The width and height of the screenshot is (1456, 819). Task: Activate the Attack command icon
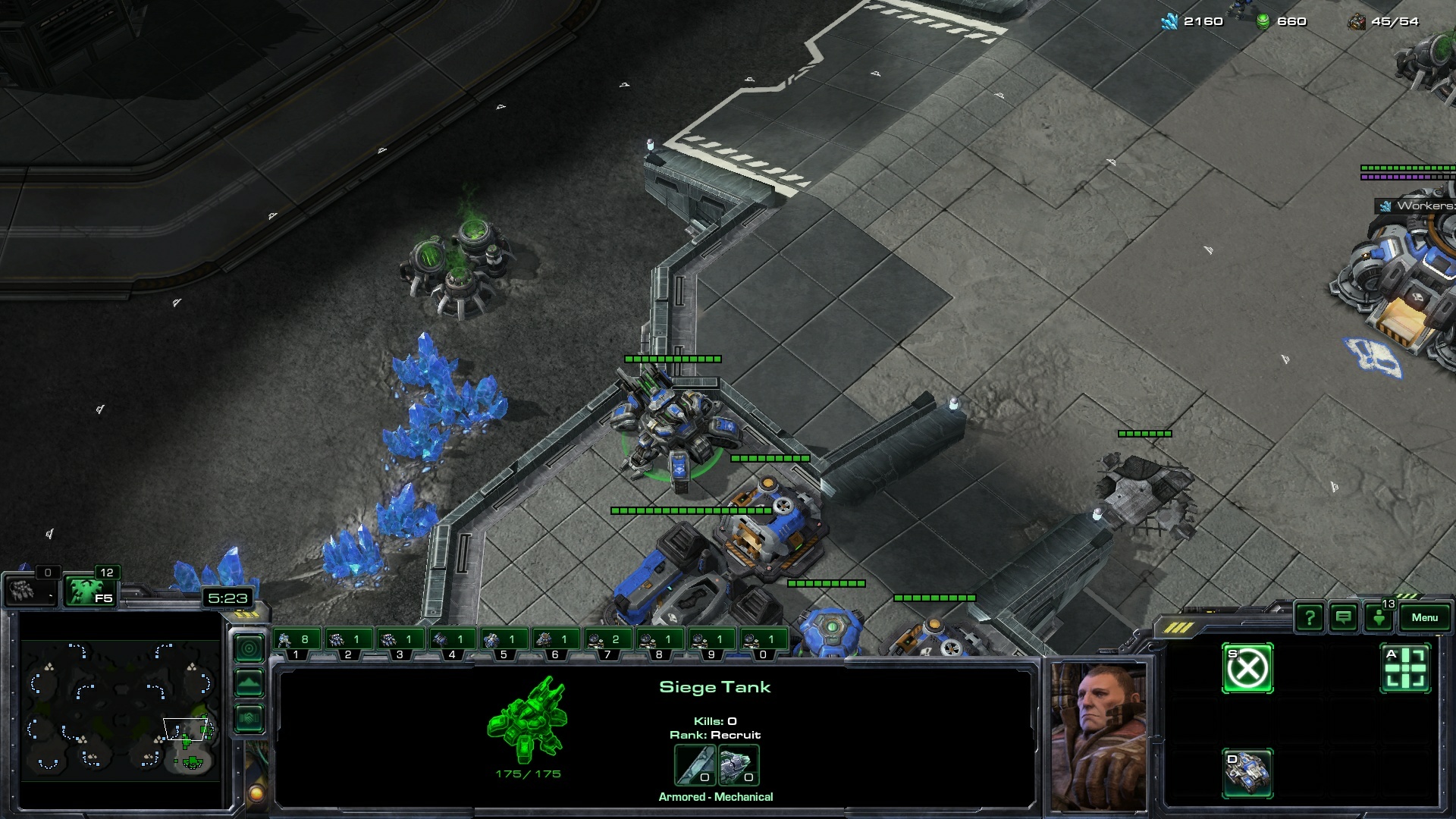coord(1405,669)
